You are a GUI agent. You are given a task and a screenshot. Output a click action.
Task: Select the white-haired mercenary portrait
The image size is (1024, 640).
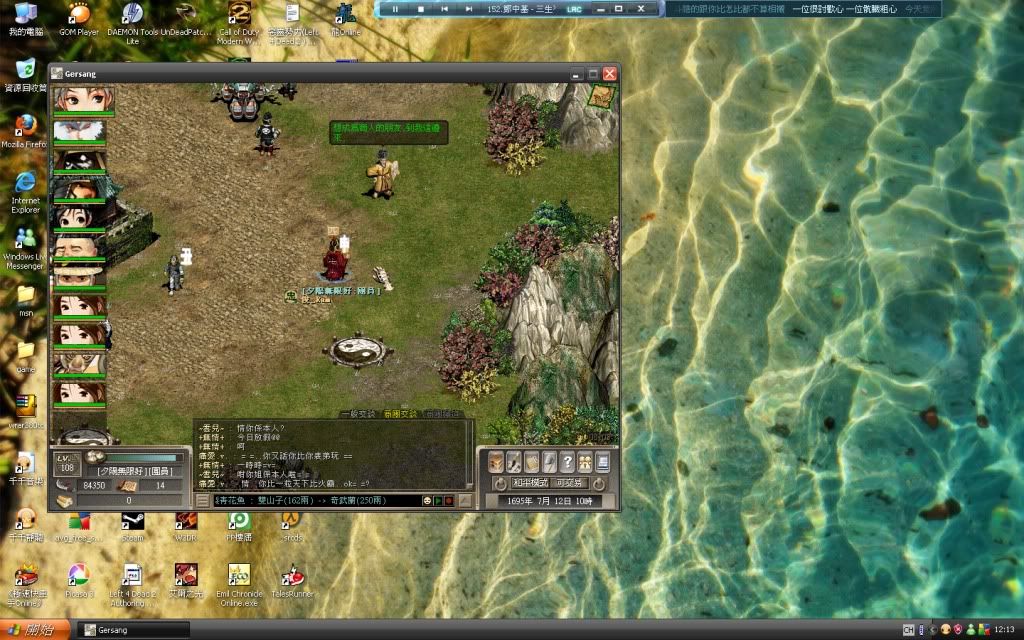83,130
